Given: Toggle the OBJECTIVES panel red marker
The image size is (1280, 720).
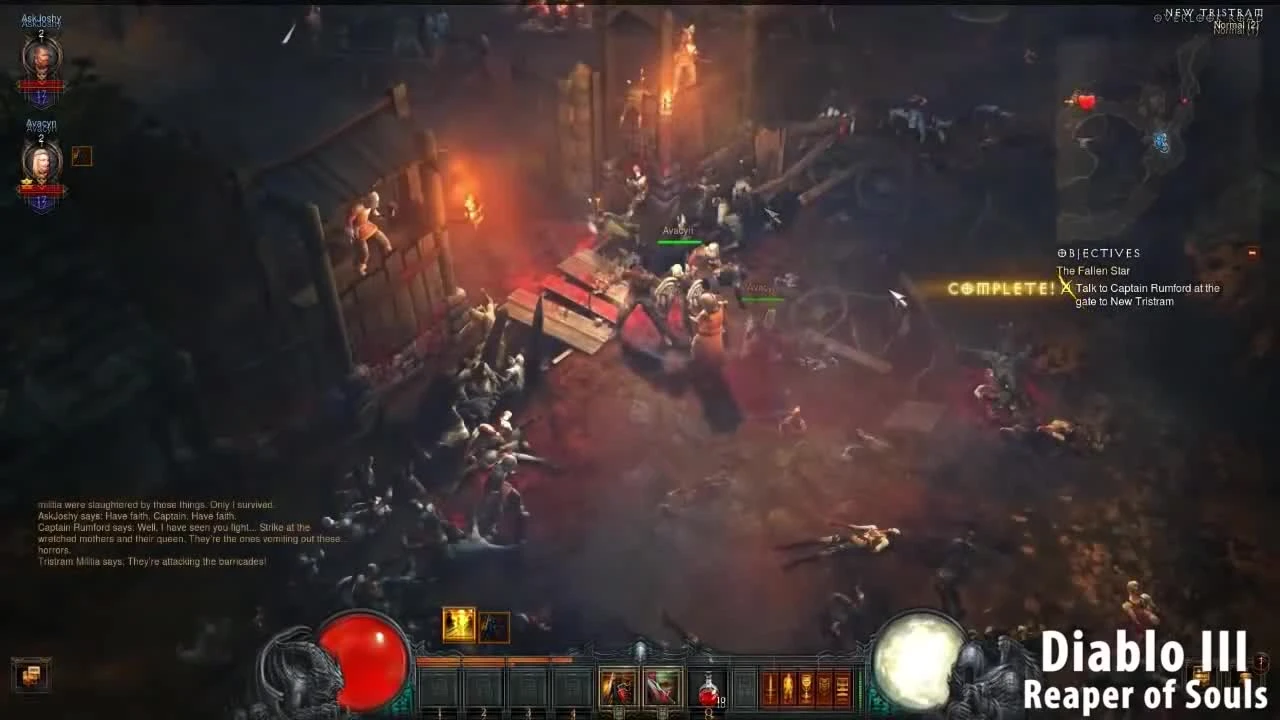Looking at the screenshot, I should pyautogui.click(x=1254, y=253).
